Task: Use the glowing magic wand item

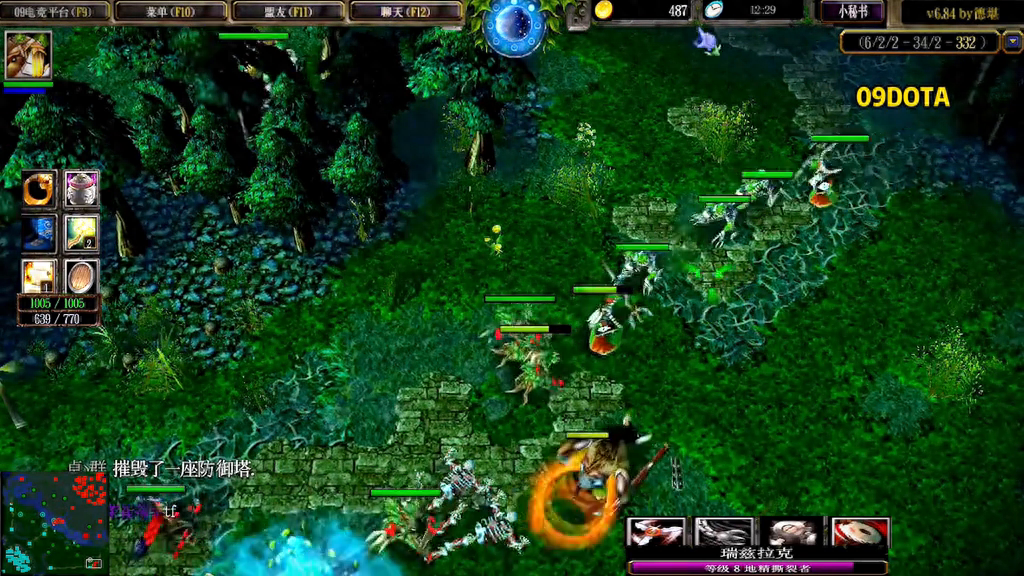Action: click(x=82, y=233)
